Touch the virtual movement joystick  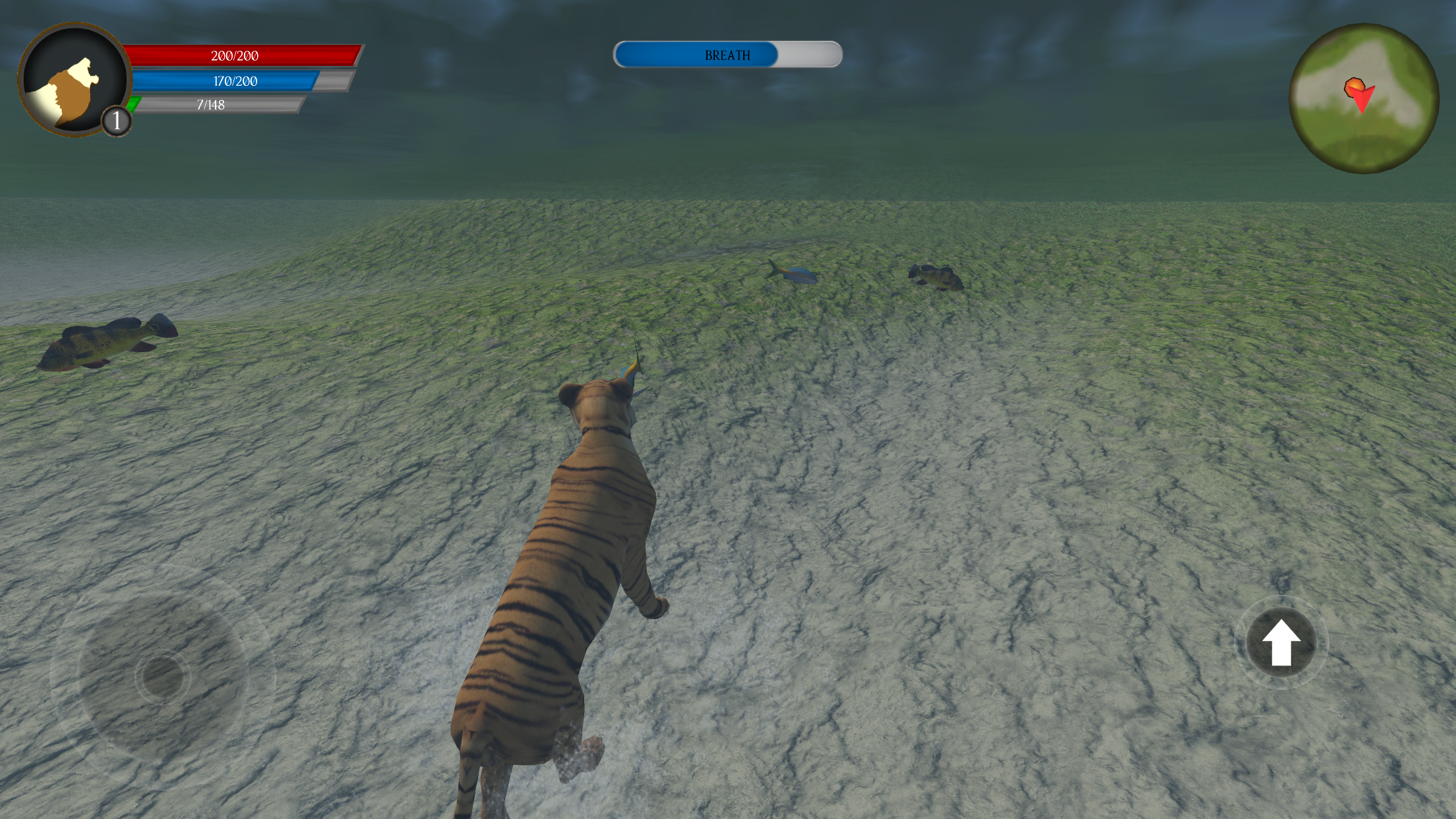pyautogui.click(x=162, y=677)
